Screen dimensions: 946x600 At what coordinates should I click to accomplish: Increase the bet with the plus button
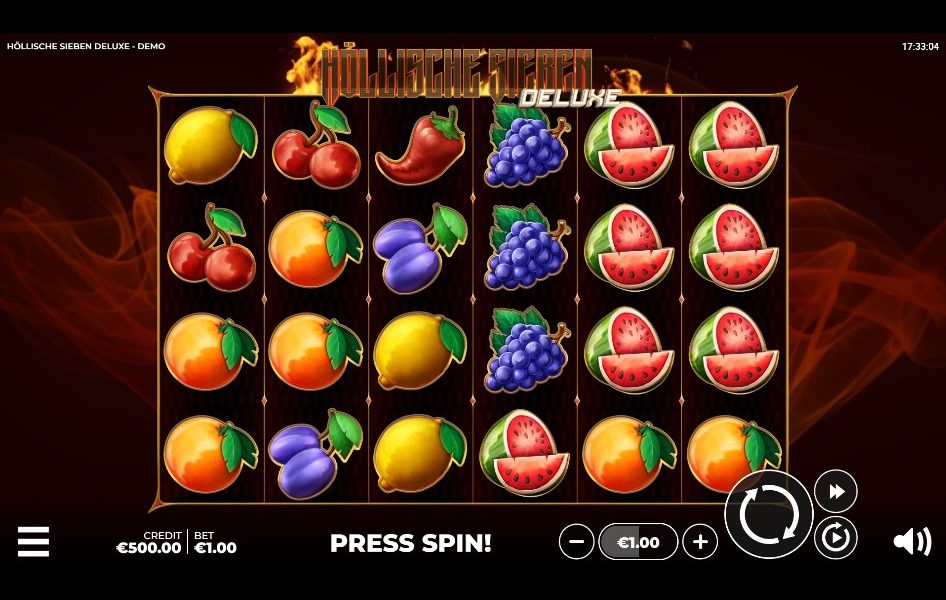click(700, 542)
